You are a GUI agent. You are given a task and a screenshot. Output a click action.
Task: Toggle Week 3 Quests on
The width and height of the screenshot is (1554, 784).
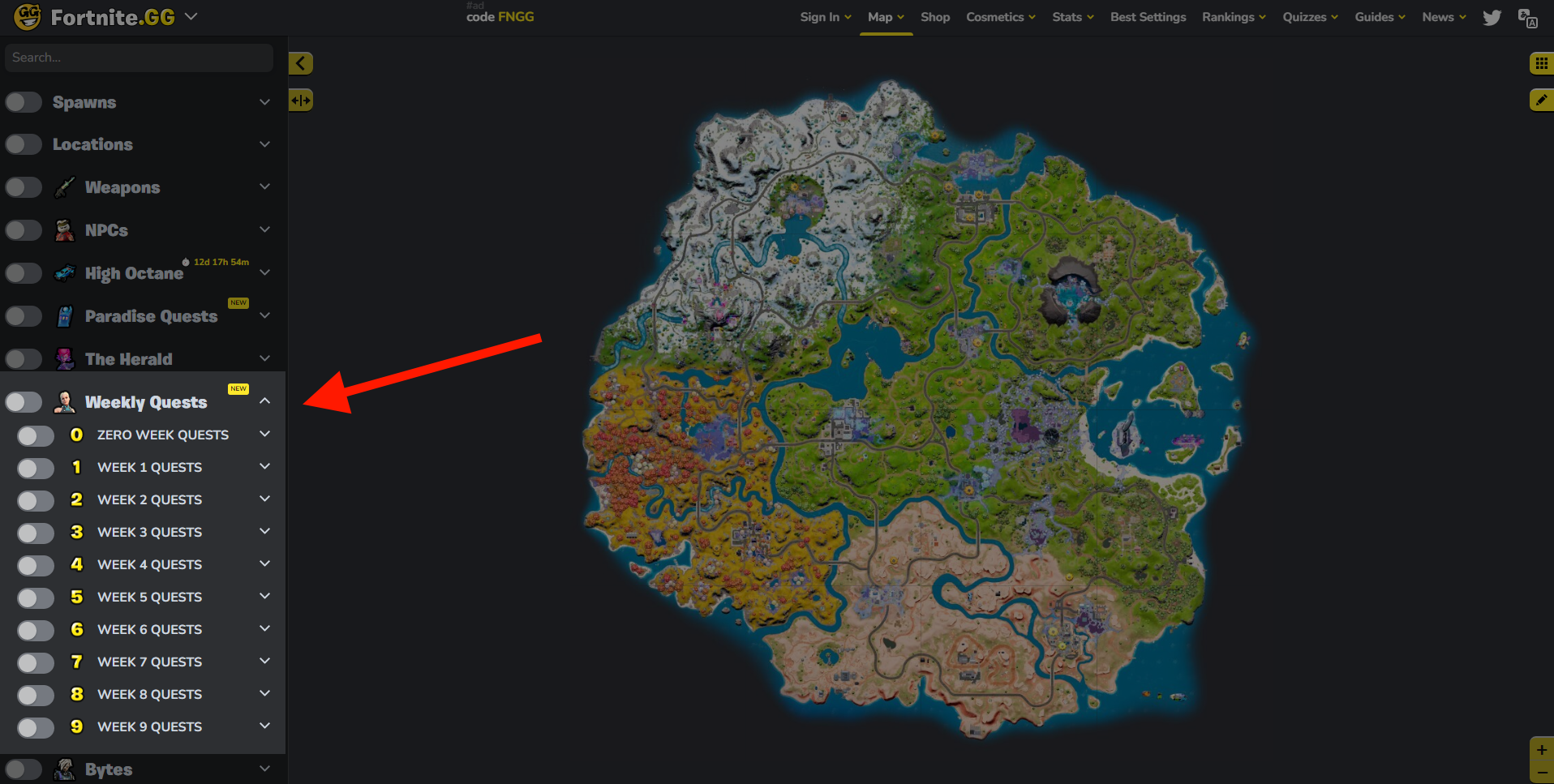point(35,533)
